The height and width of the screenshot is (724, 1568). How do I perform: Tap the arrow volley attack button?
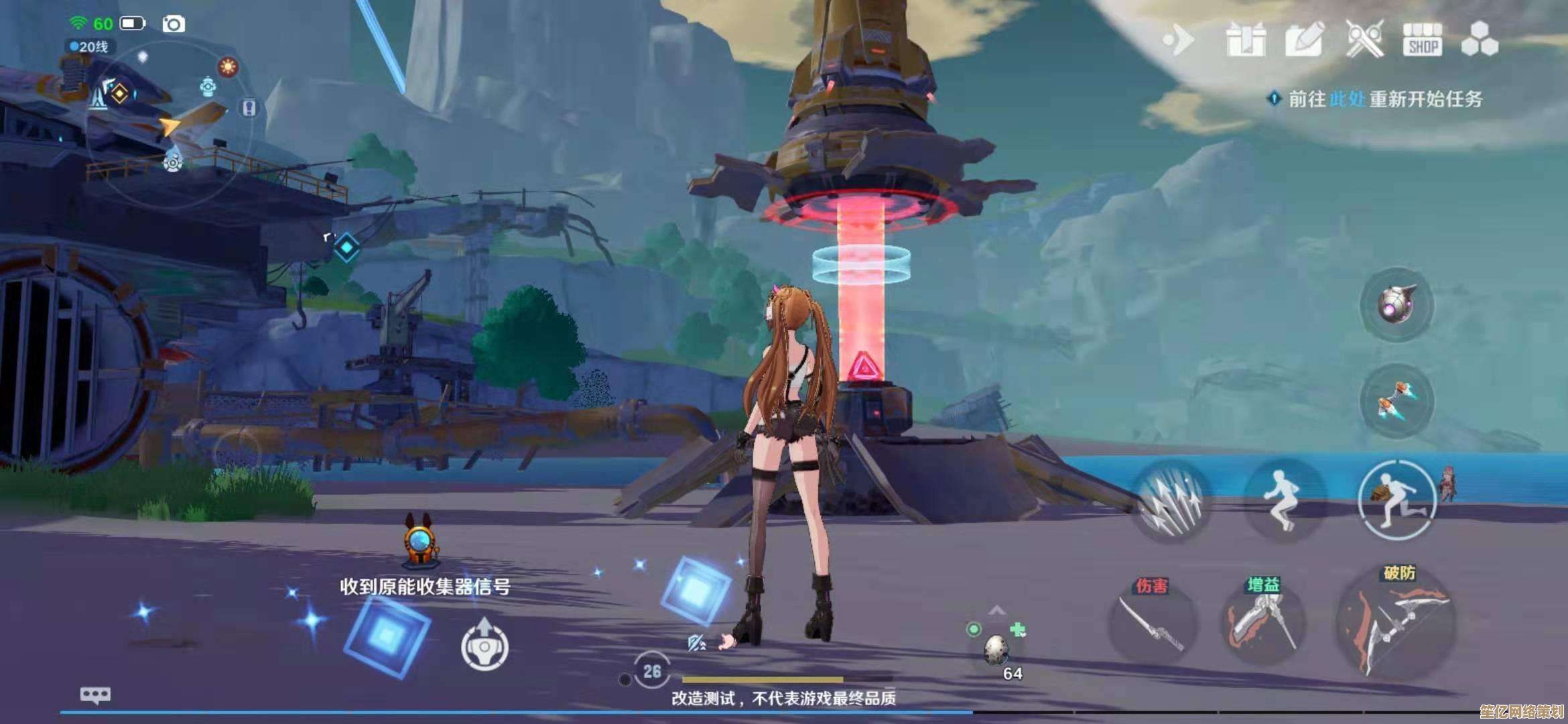point(1171,501)
